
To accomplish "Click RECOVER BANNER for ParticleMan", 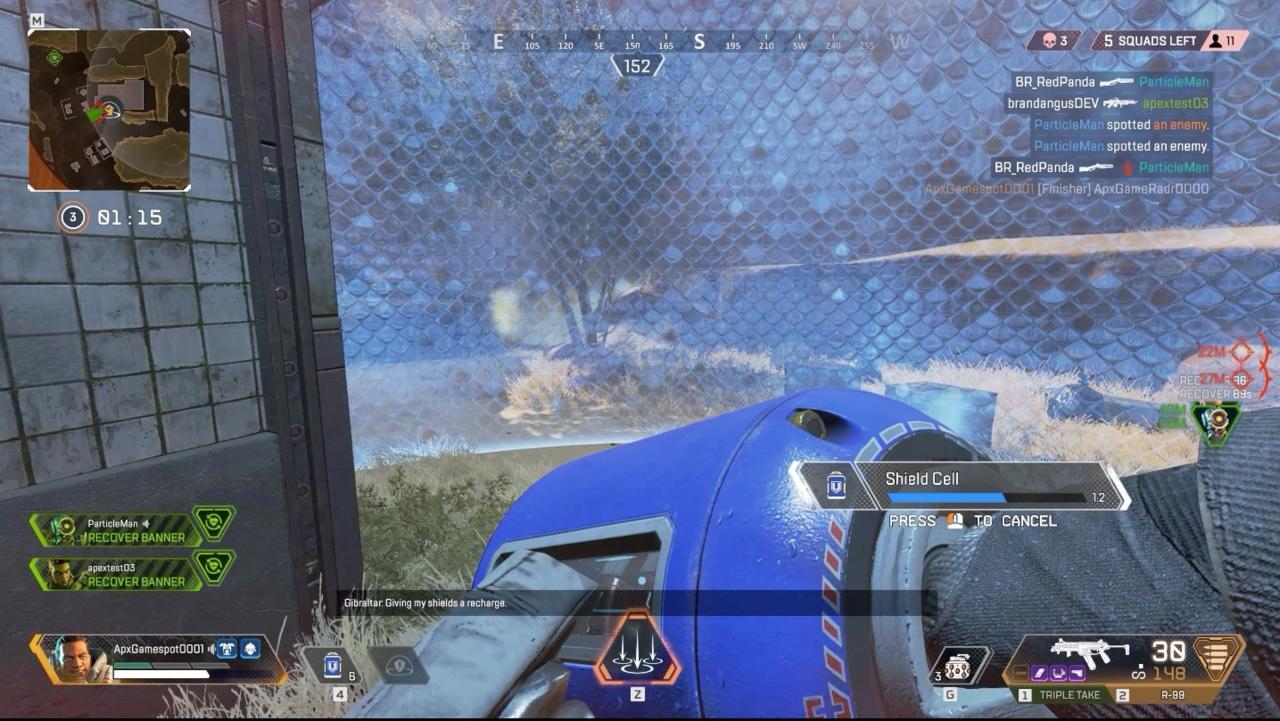I will pyautogui.click(x=135, y=536).
